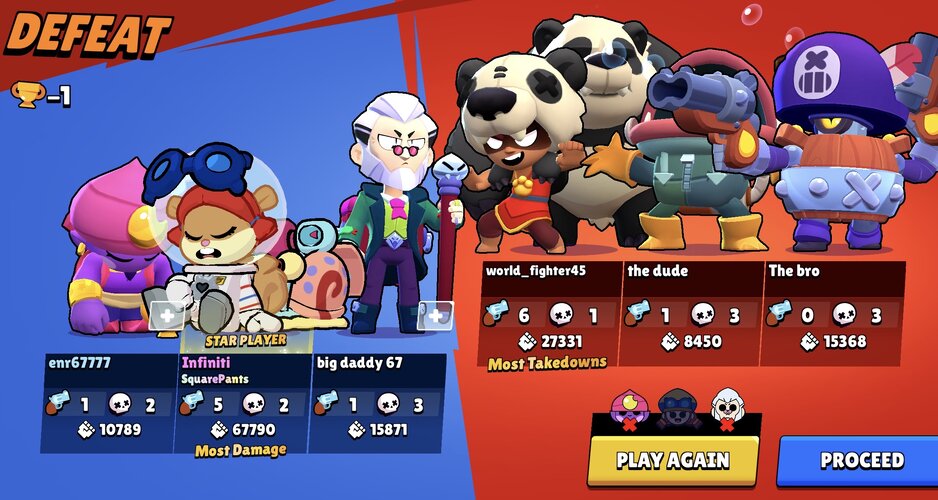
Task: Open enr67777's player stats panel
Action: [x=107, y=402]
